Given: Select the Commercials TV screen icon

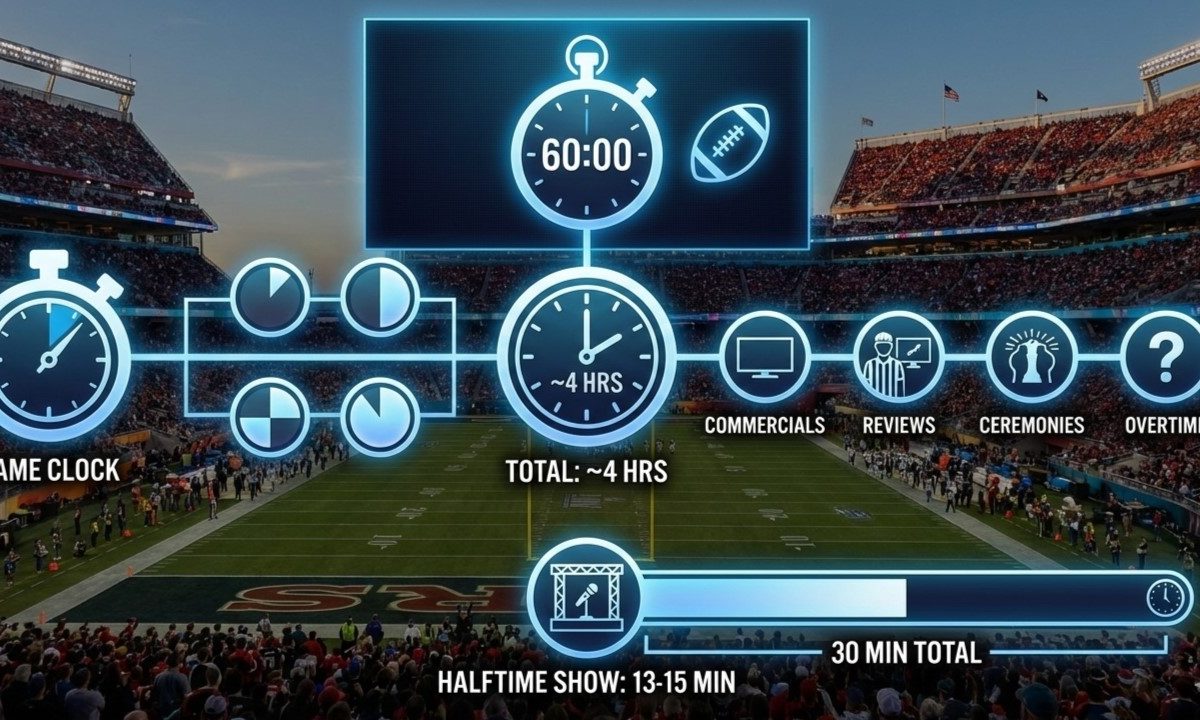Looking at the screenshot, I should pos(765,357).
